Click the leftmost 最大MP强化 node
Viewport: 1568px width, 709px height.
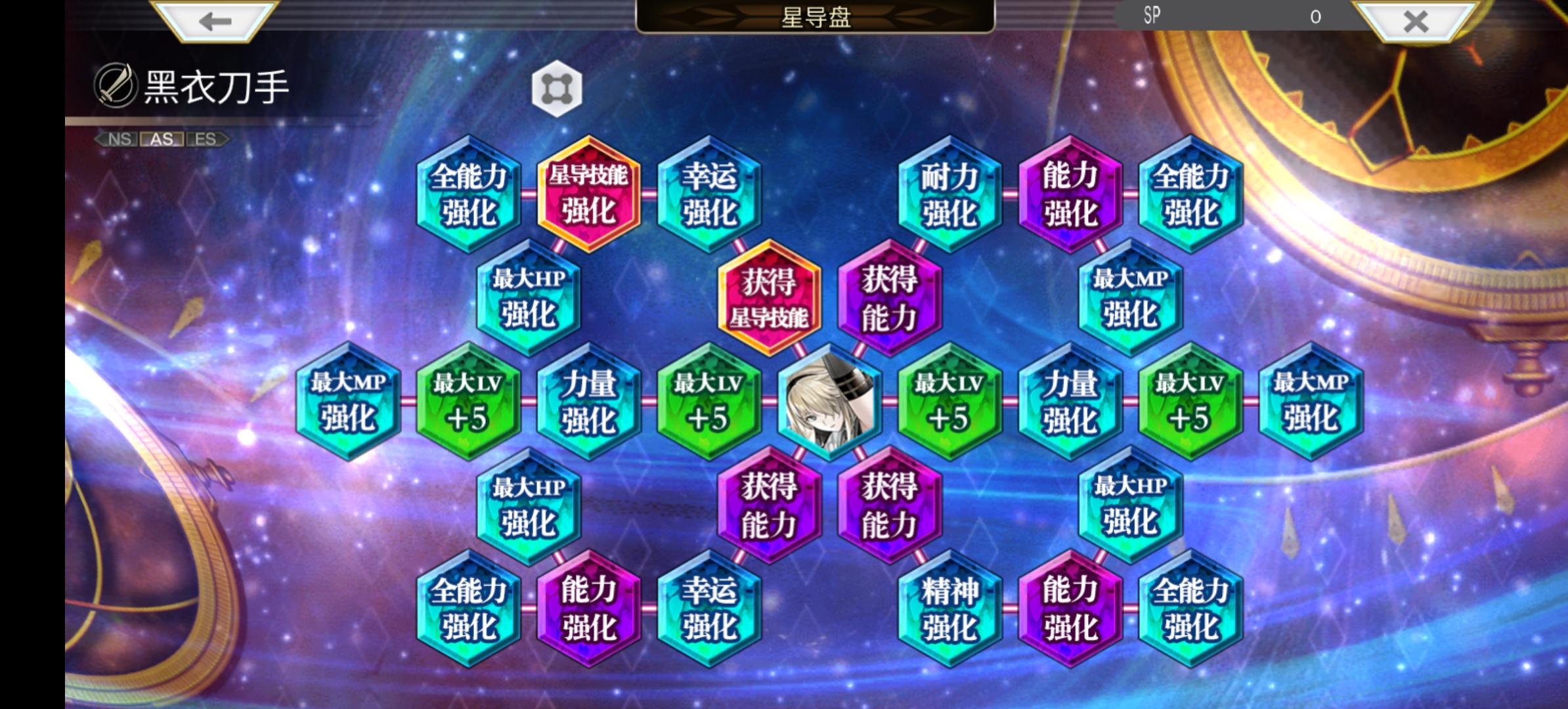[x=348, y=400]
